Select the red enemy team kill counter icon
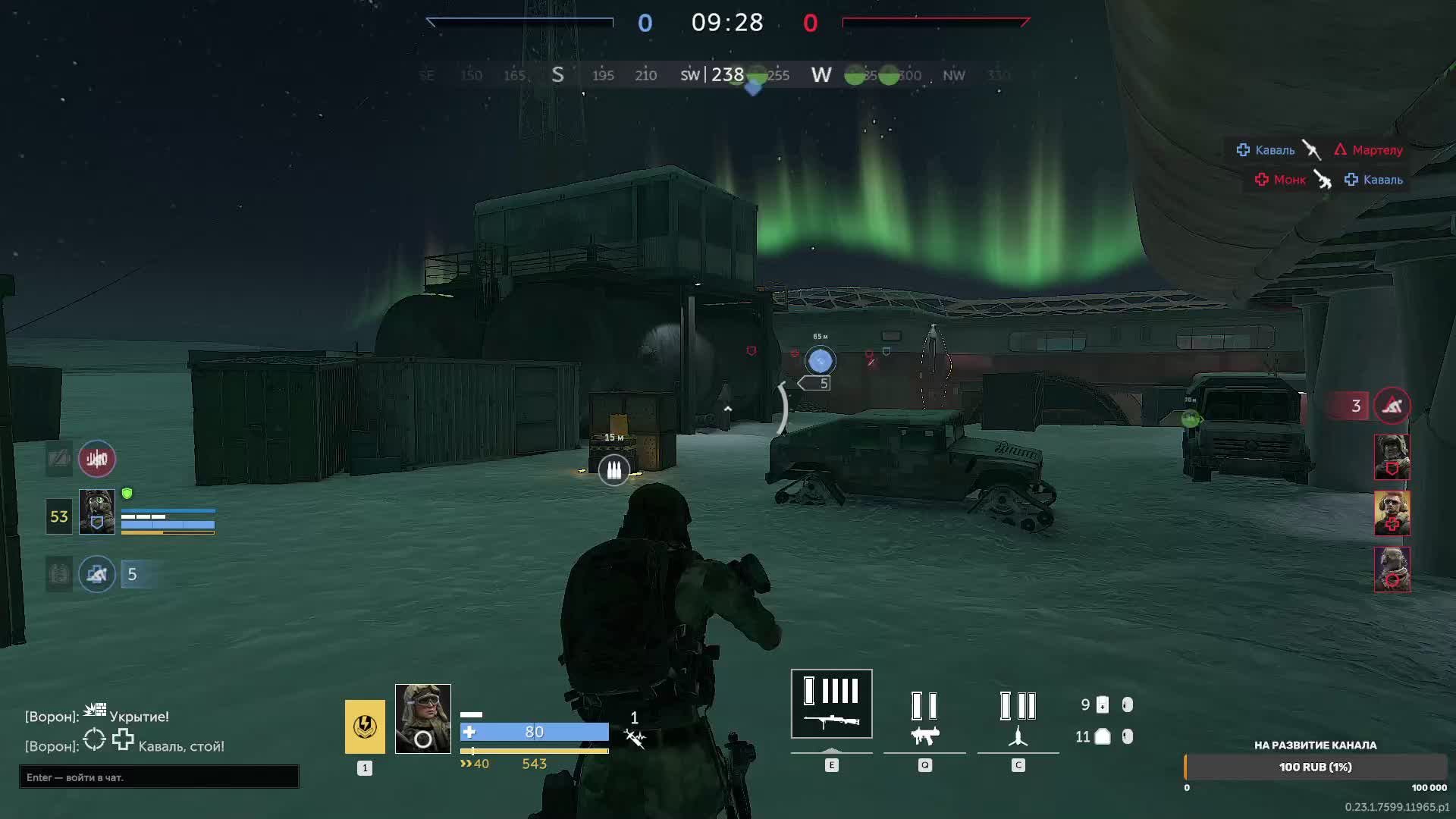The width and height of the screenshot is (1456, 819). 1392,406
